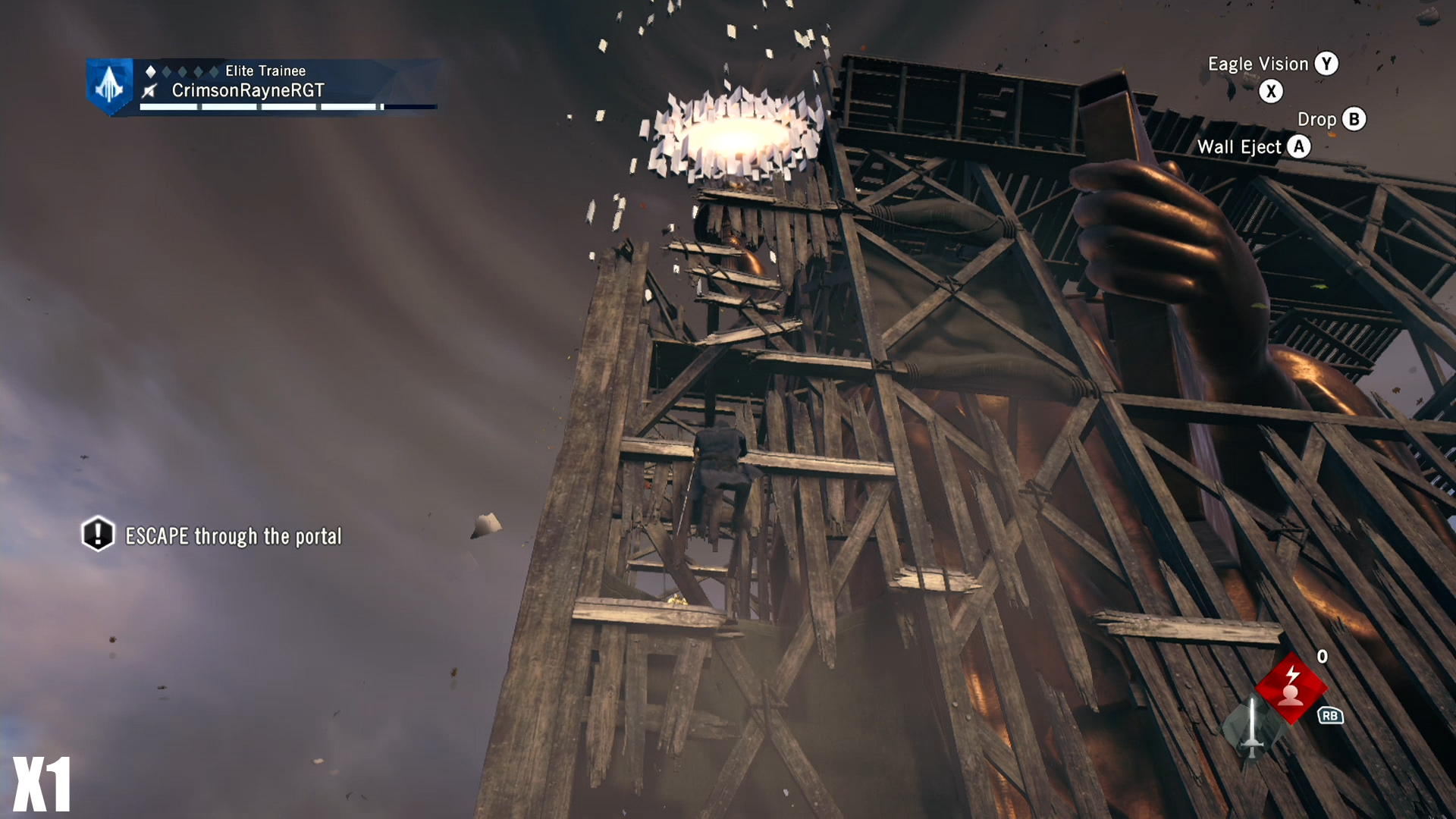This screenshot has width=1456, height=819.
Task: Select the equipped sword weapon icon
Action: click(x=1252, y=728)
